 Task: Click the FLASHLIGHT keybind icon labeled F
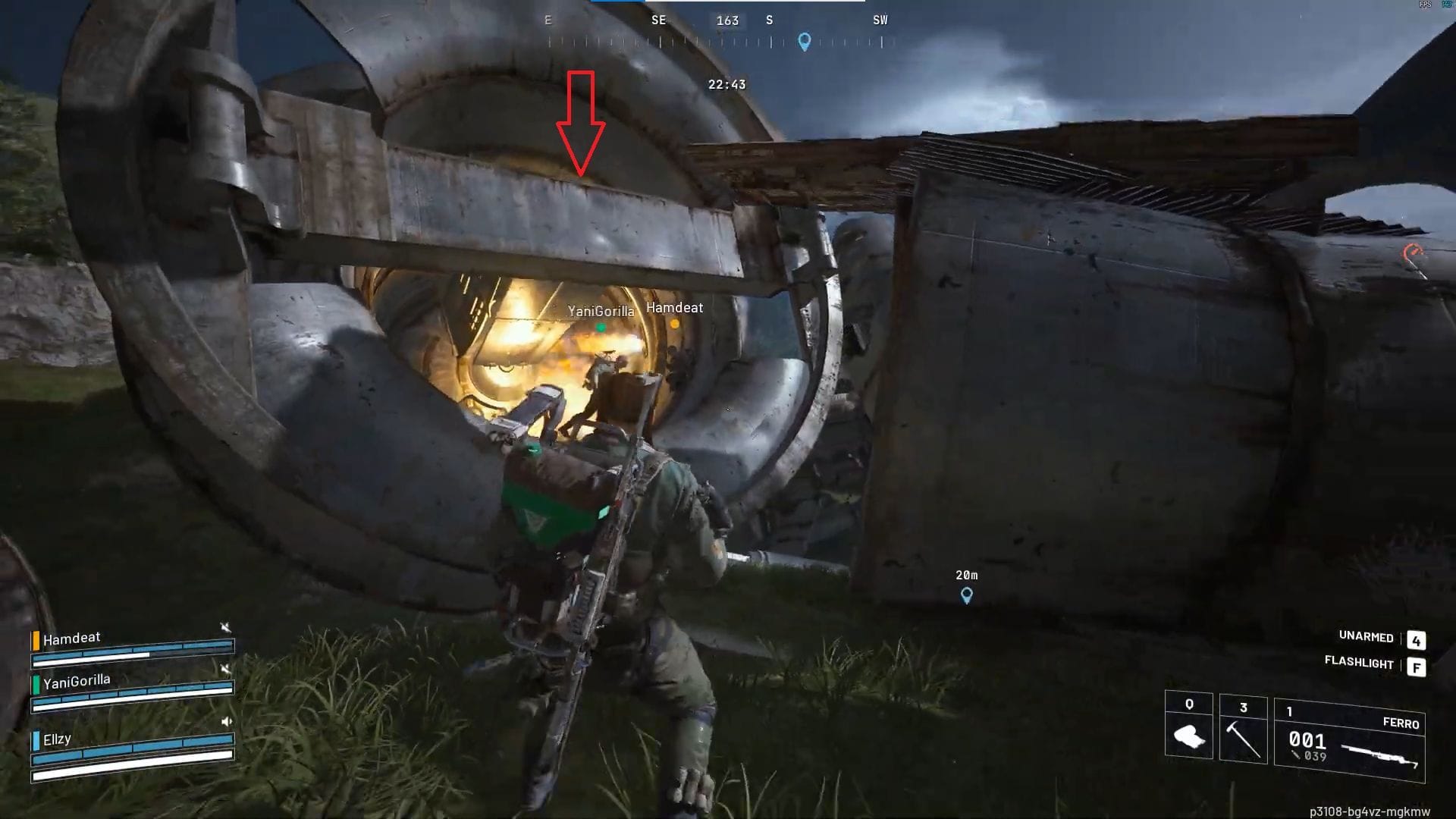1417,668
